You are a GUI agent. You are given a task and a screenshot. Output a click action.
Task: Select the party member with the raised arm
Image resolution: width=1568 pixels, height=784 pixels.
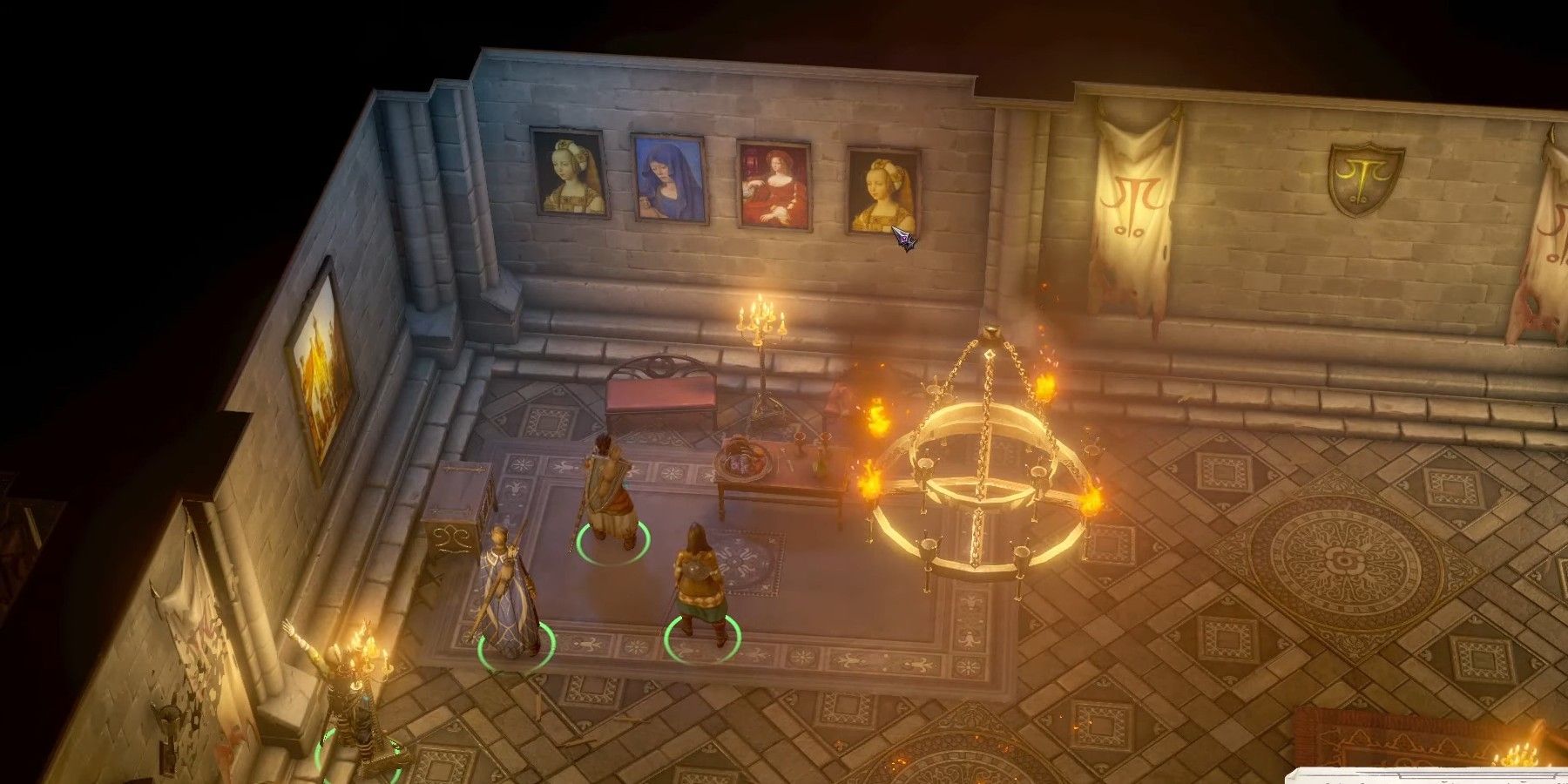click(344, 697)
